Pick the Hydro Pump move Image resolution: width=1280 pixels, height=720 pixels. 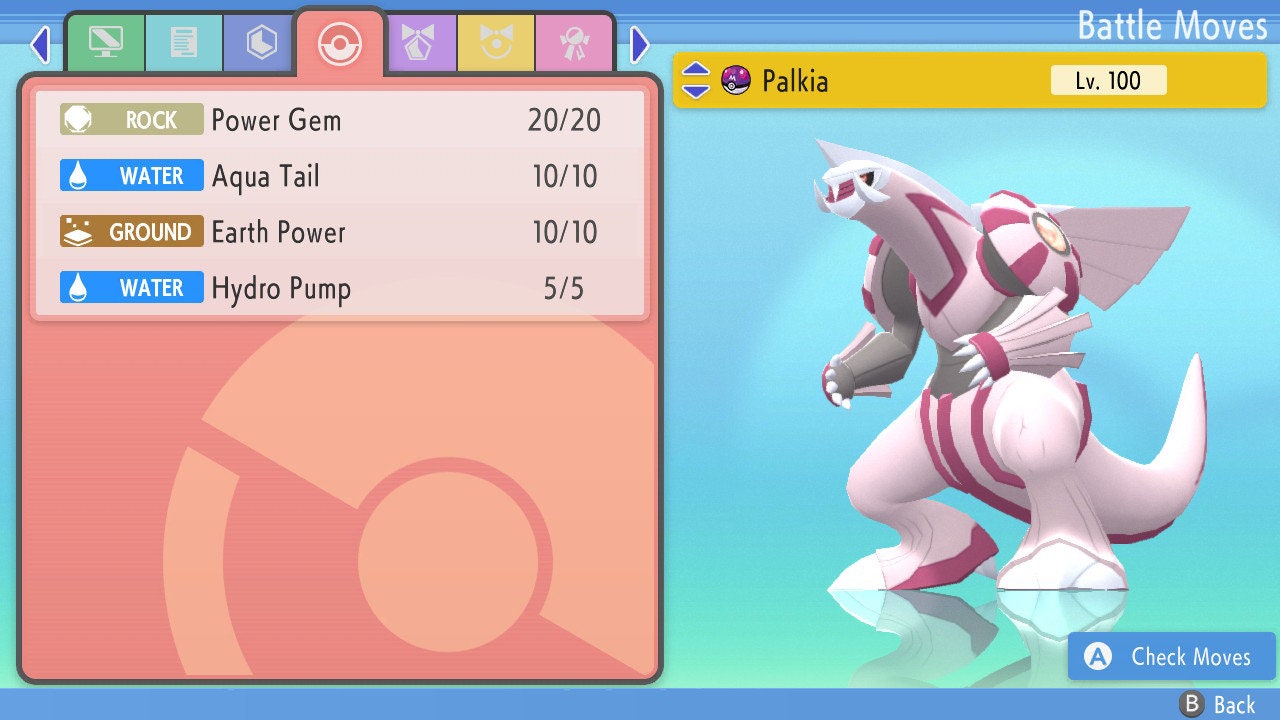click(340, 288)
